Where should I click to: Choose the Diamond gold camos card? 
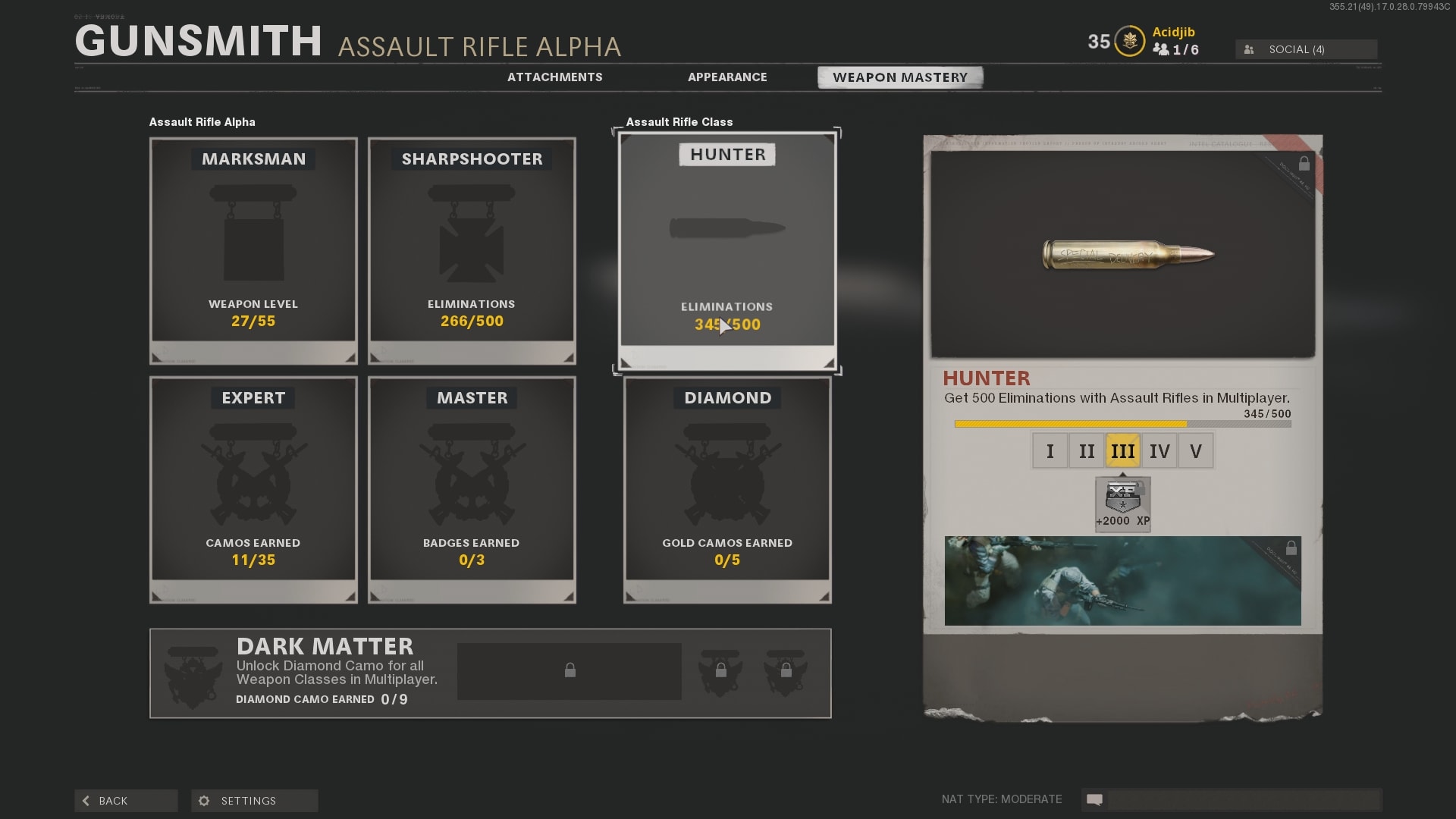tap(726, 489)
